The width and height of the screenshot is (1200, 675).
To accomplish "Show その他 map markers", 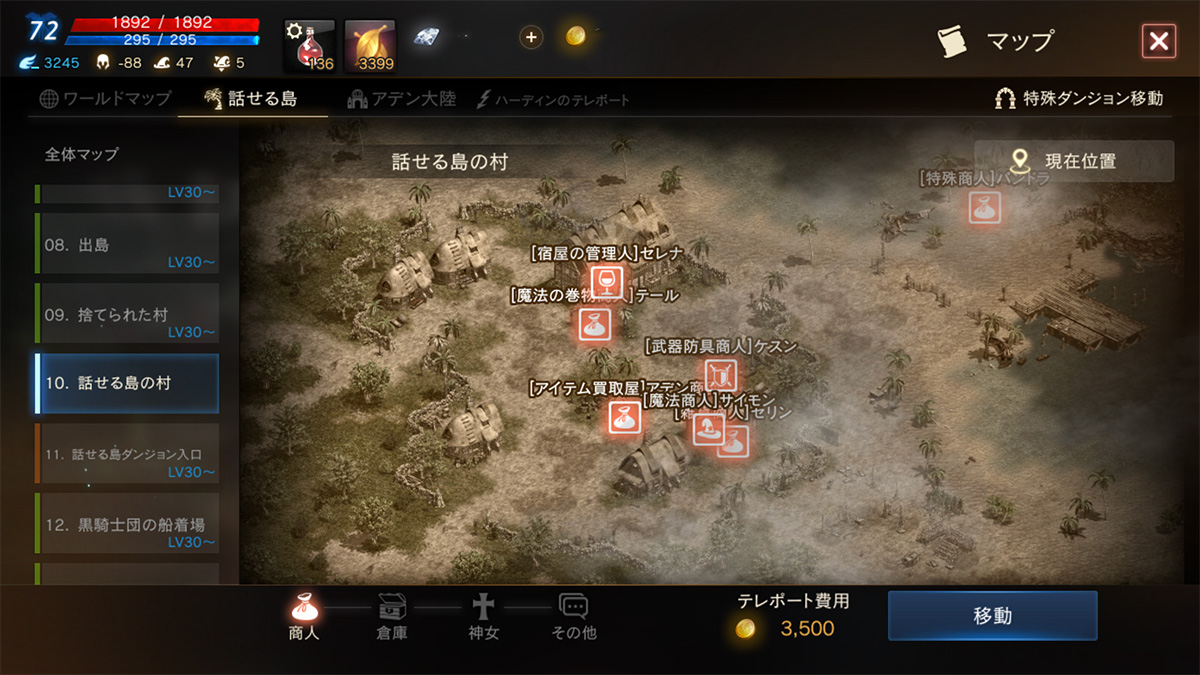I will [x=573, y=616].
